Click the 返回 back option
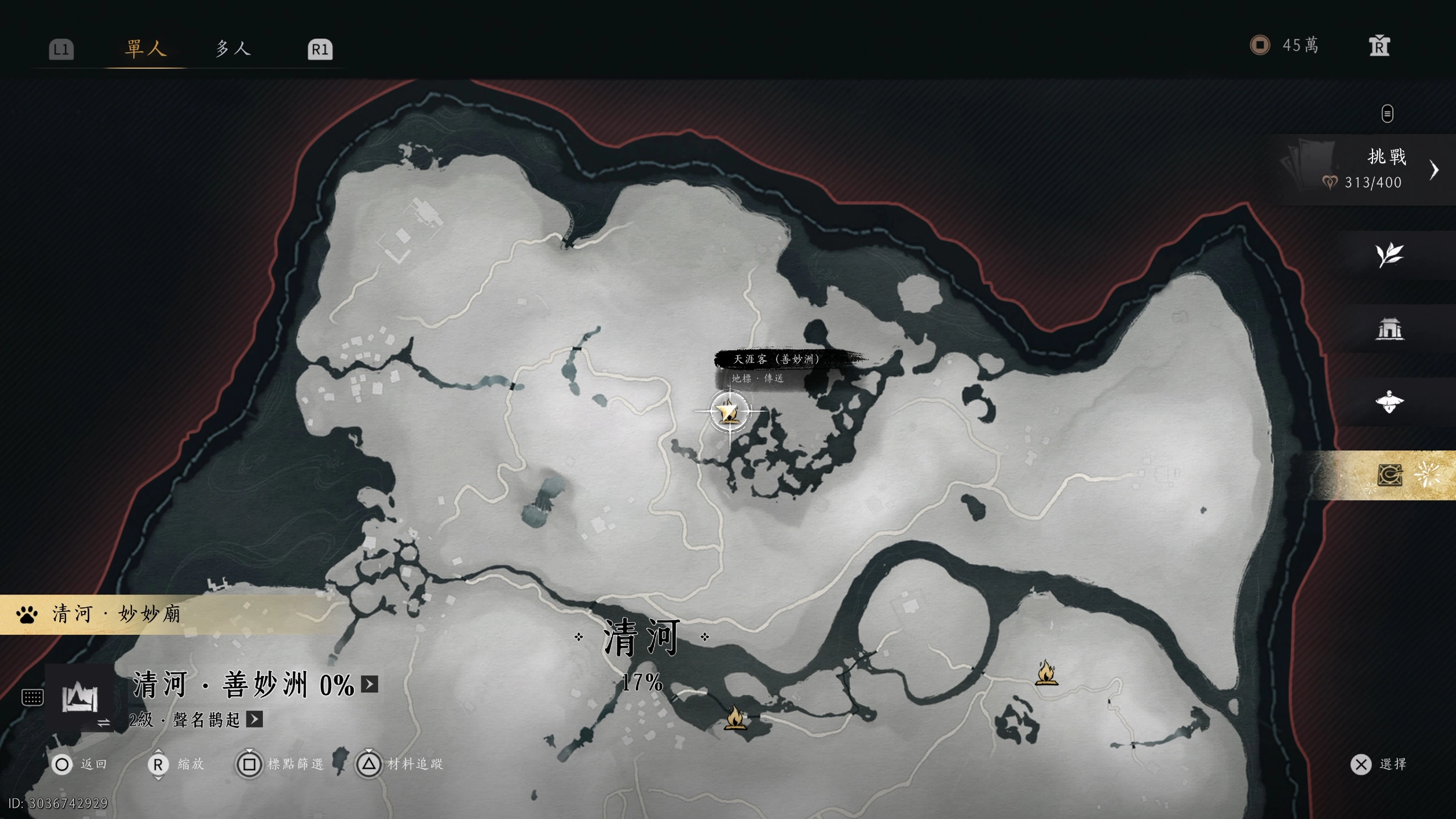The image size is (1456, 819). click(80, 764)
